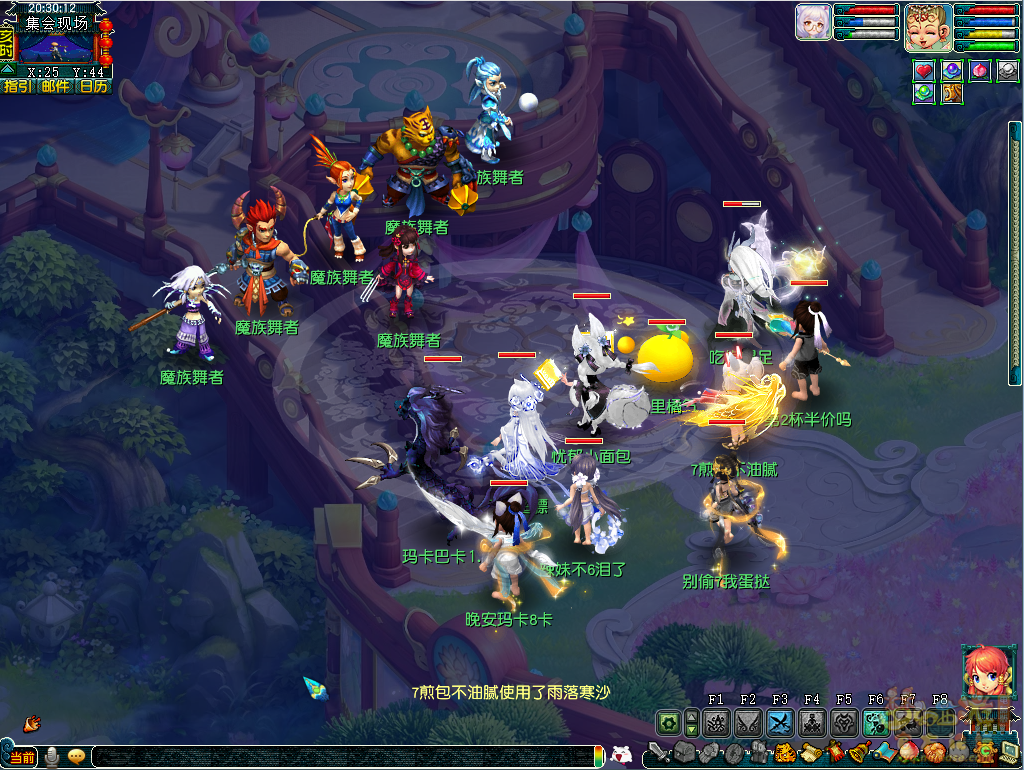The height and width of the screenshot is (770, 1024).
Task: Switch the 当前 chat channel button
Action: click(x=22, y=757)
